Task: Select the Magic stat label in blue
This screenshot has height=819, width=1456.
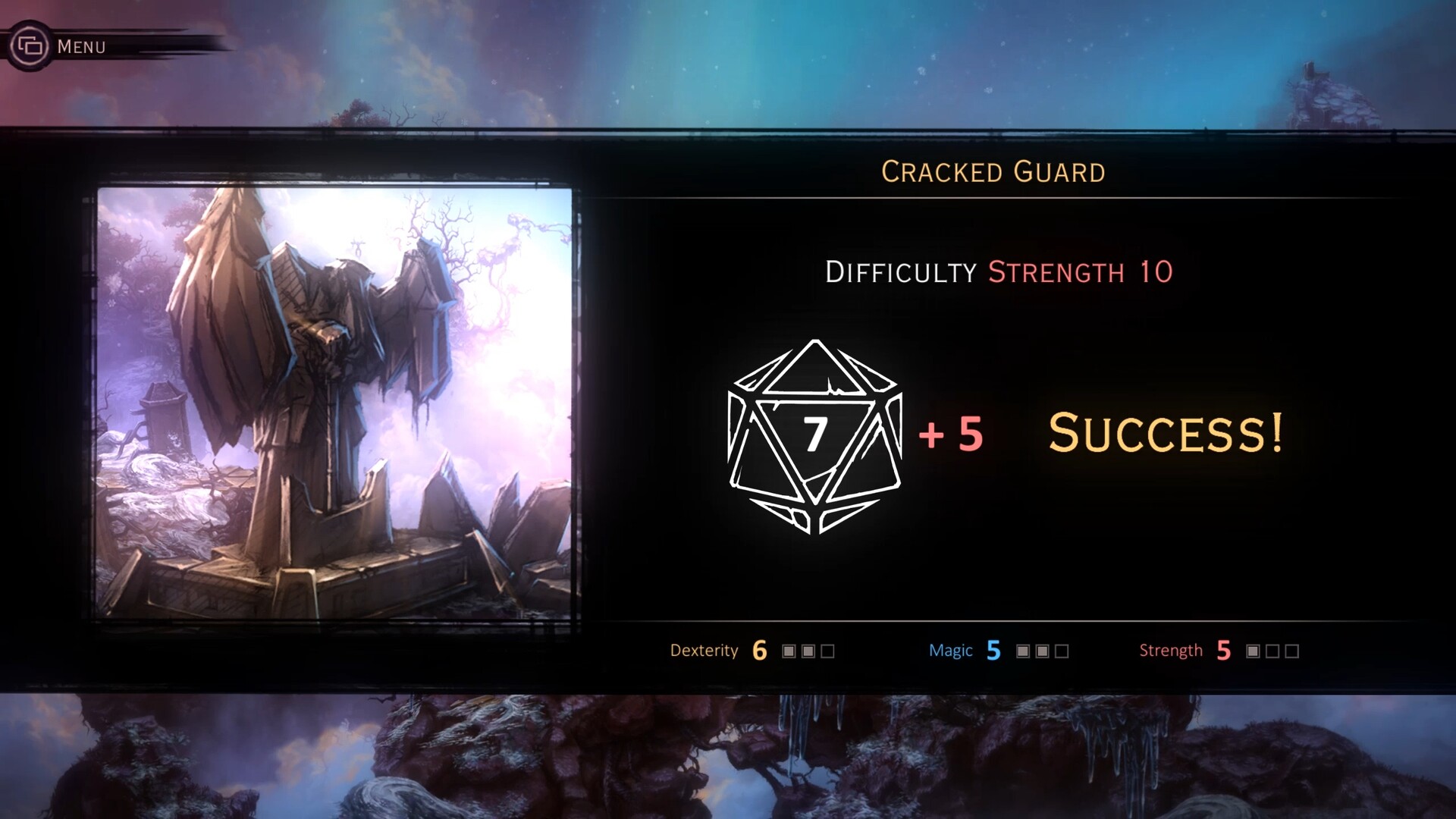Action: [x=952, y=651]
